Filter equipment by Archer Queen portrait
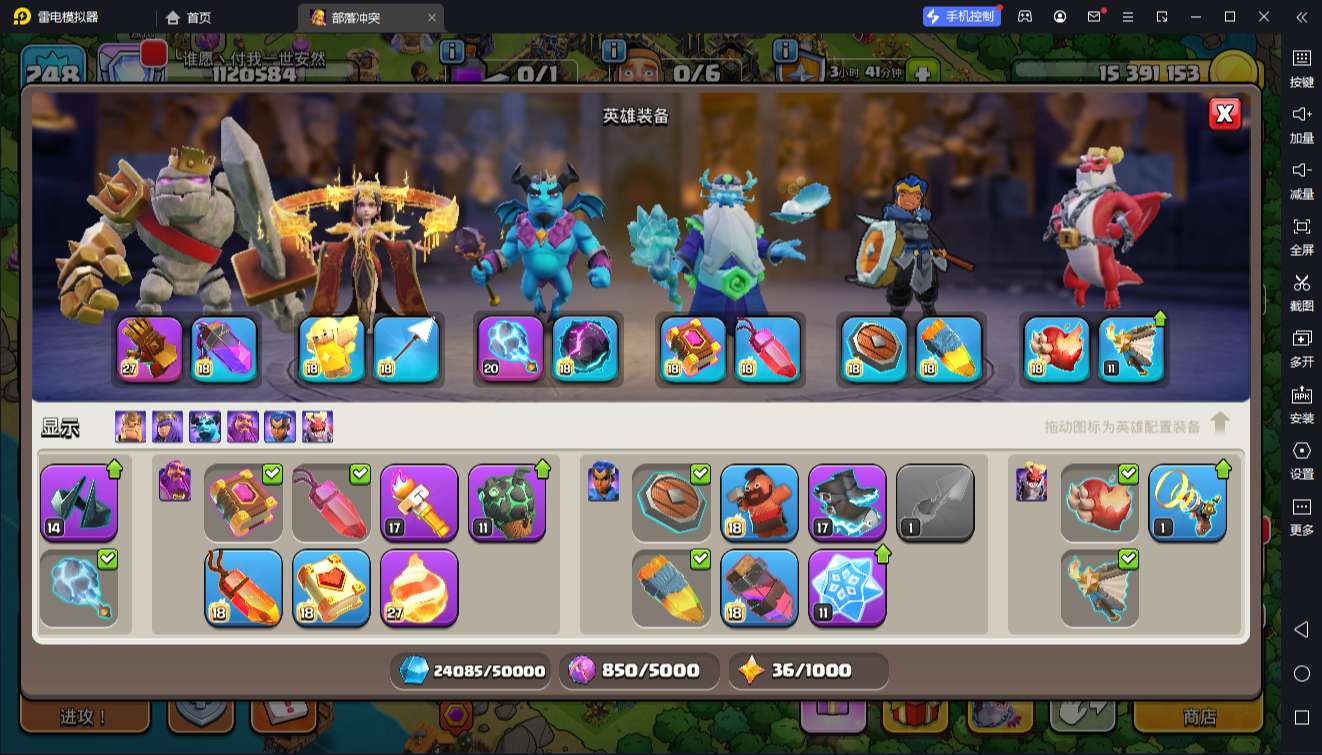Screen dimensions: 1322x755 [167, 427]
